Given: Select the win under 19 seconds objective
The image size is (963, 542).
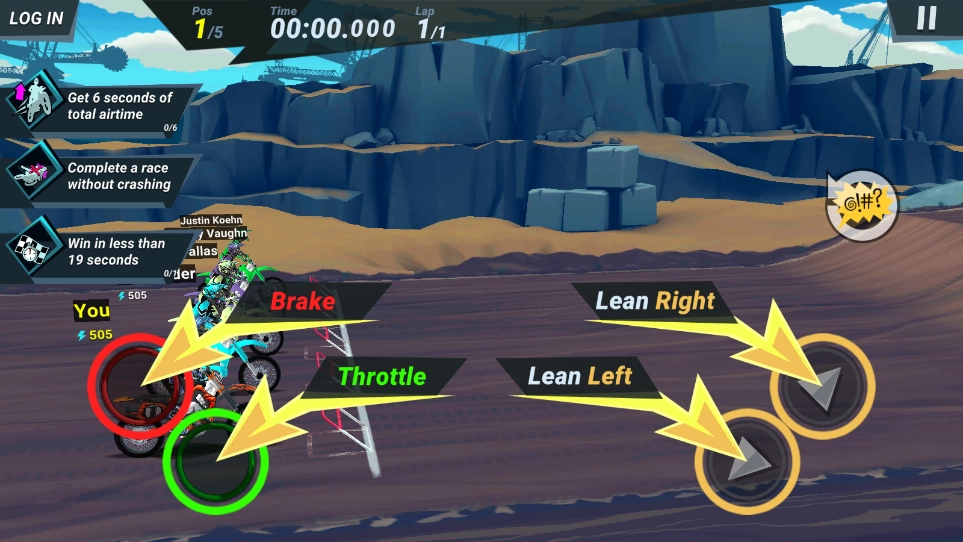Looking at the screenshot, I should coord(100,251).
